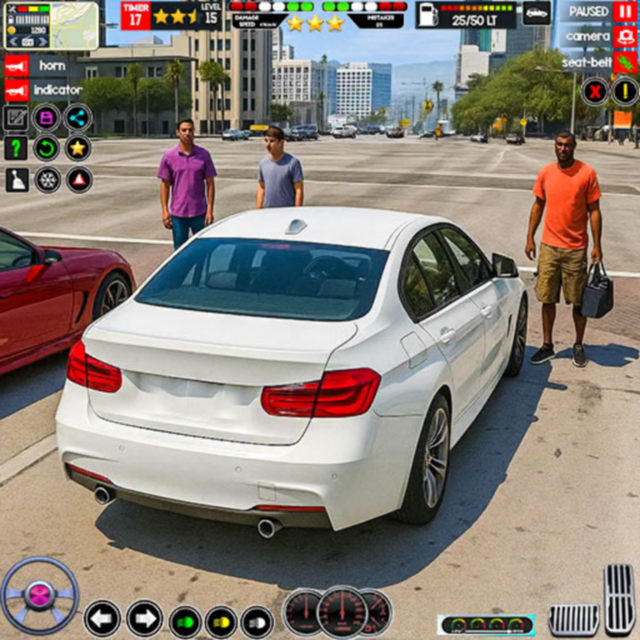The width and height of the screenshot is (640, 640).
Task: Tap the red X round icon
Action: click(595, 91)
